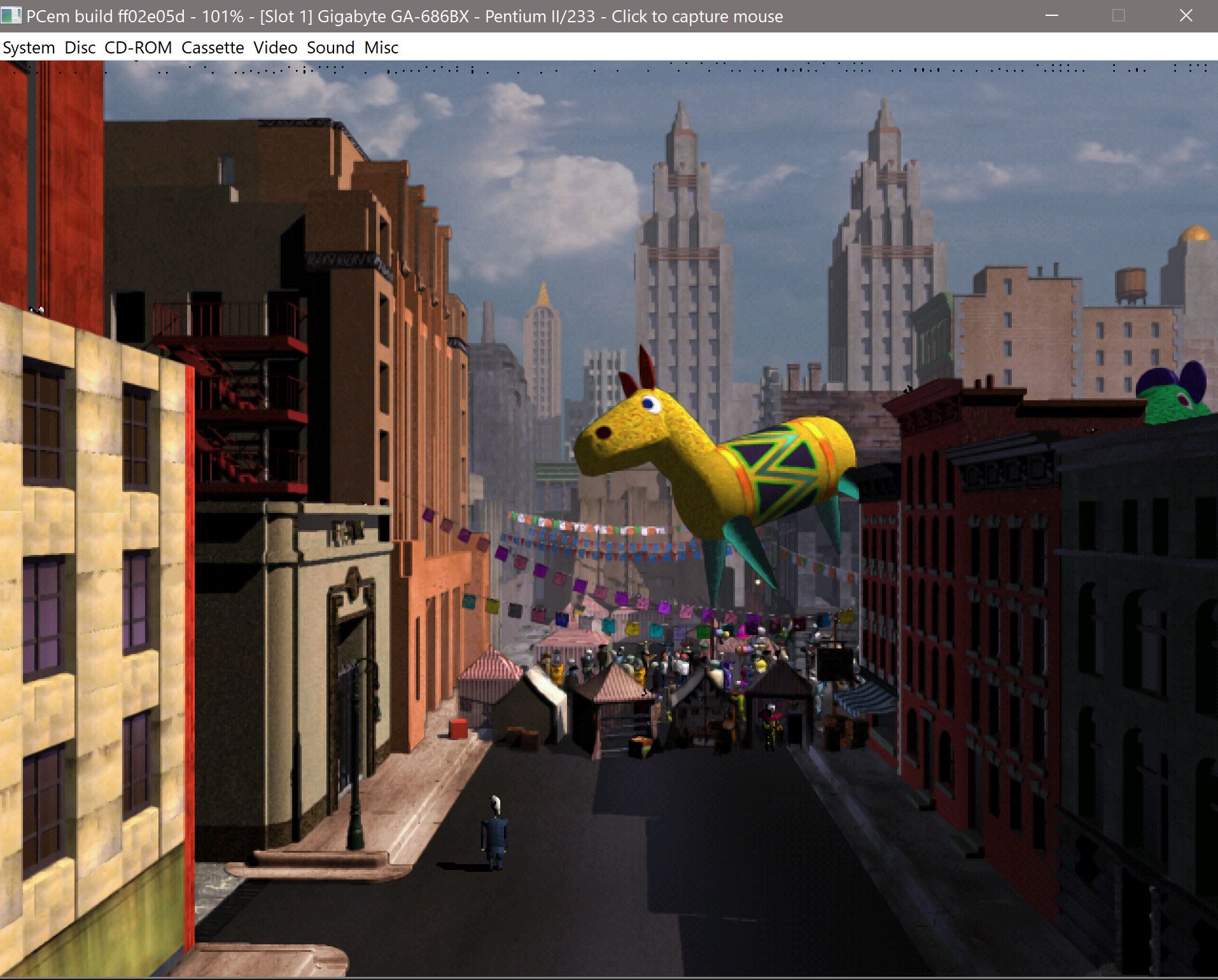Open the Cassette menu

tap(213, 47)
